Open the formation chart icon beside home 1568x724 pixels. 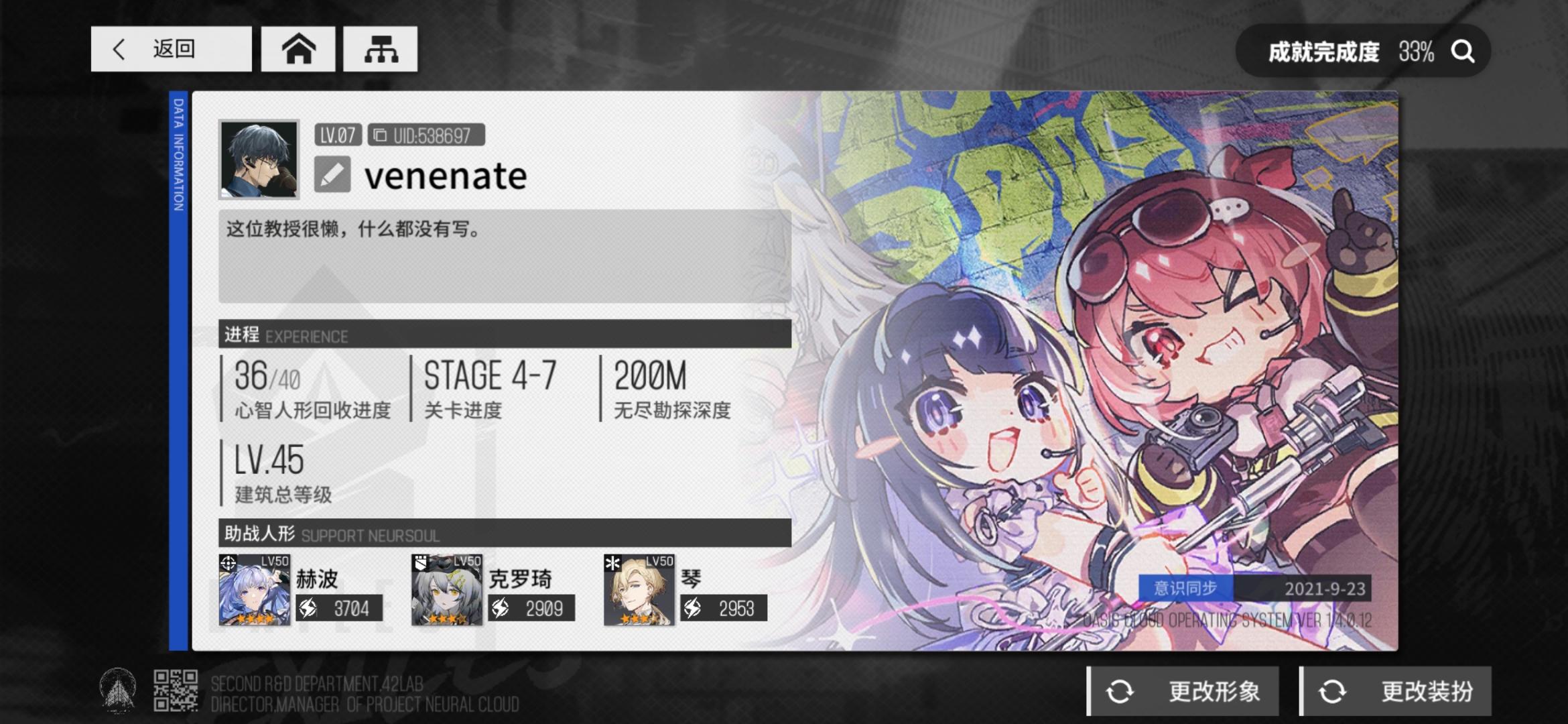379,48
